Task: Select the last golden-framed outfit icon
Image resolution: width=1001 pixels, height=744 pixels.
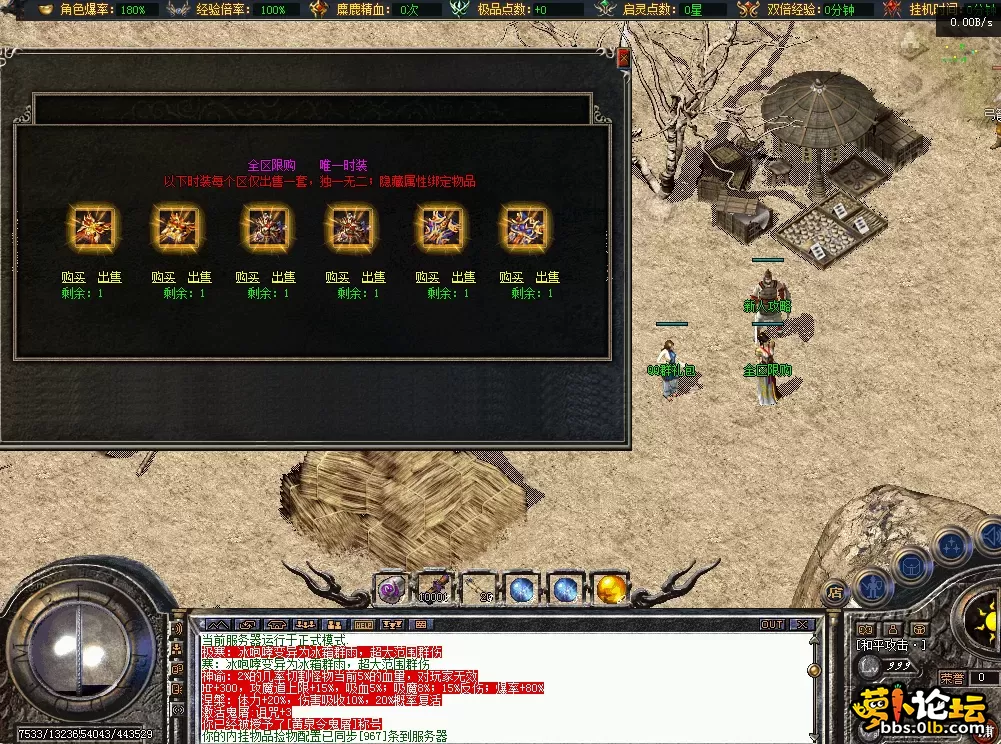Action: pos(527,228)
